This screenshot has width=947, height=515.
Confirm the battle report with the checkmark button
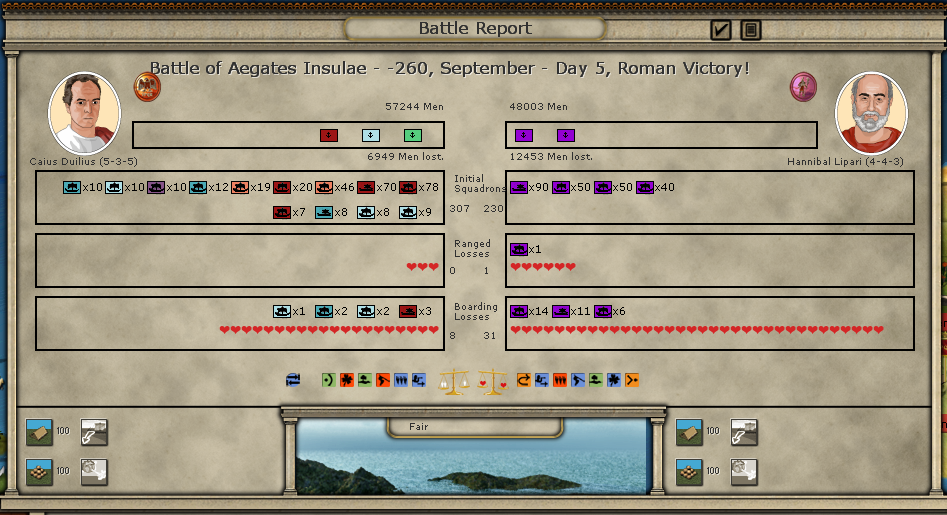click(x=721, y=30)
